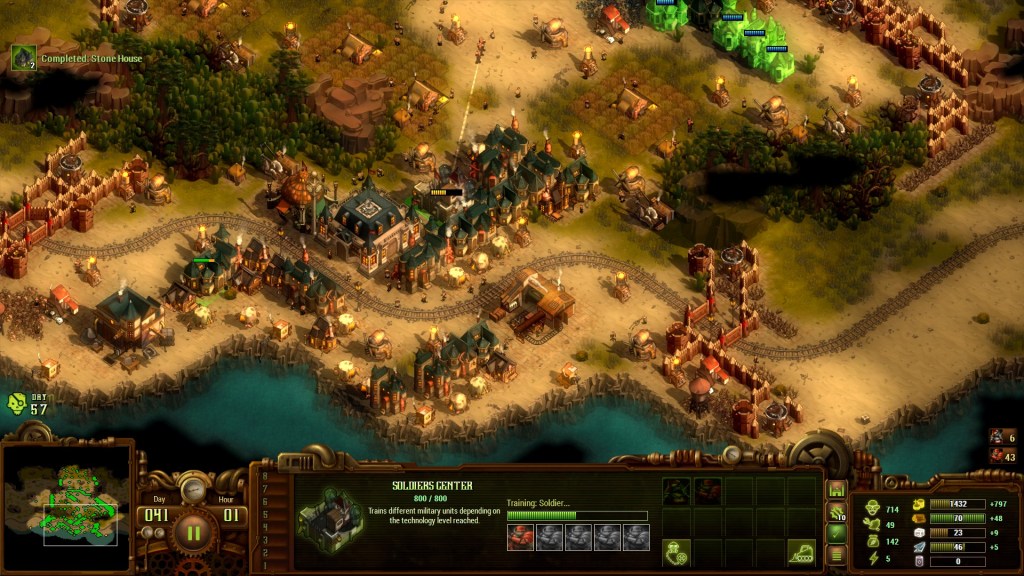Select the soldier army group showing 43
This screenshot has width=1024, height=576.
[1001, 455]
